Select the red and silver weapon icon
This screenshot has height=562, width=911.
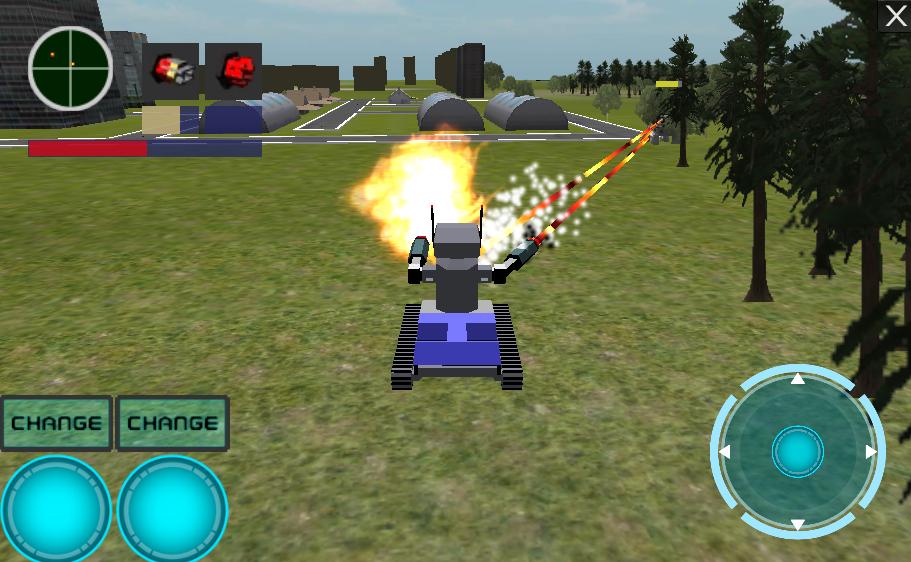pyautogui.click(x=171, y=71)
